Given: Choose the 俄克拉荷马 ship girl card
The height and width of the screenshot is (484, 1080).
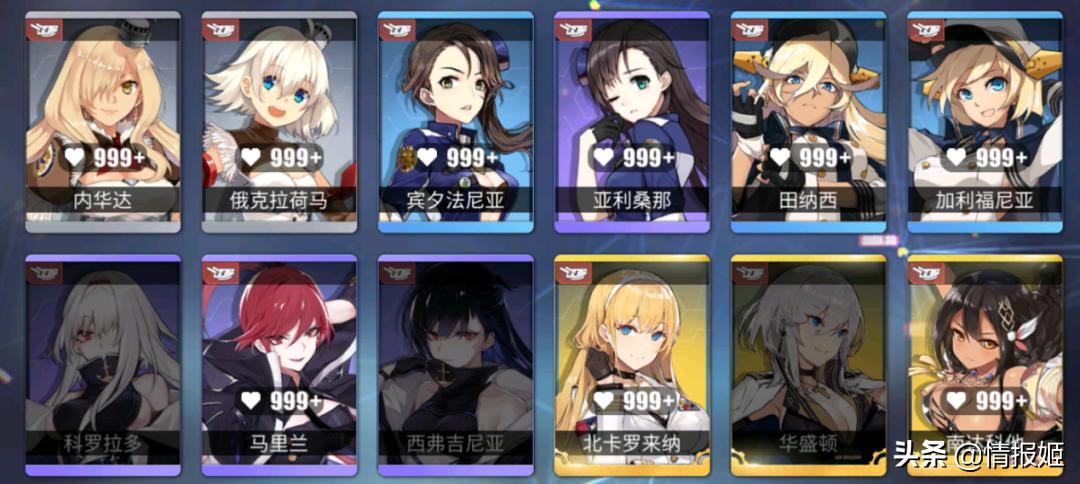Looking at the screenshot, I should point(279,118).
